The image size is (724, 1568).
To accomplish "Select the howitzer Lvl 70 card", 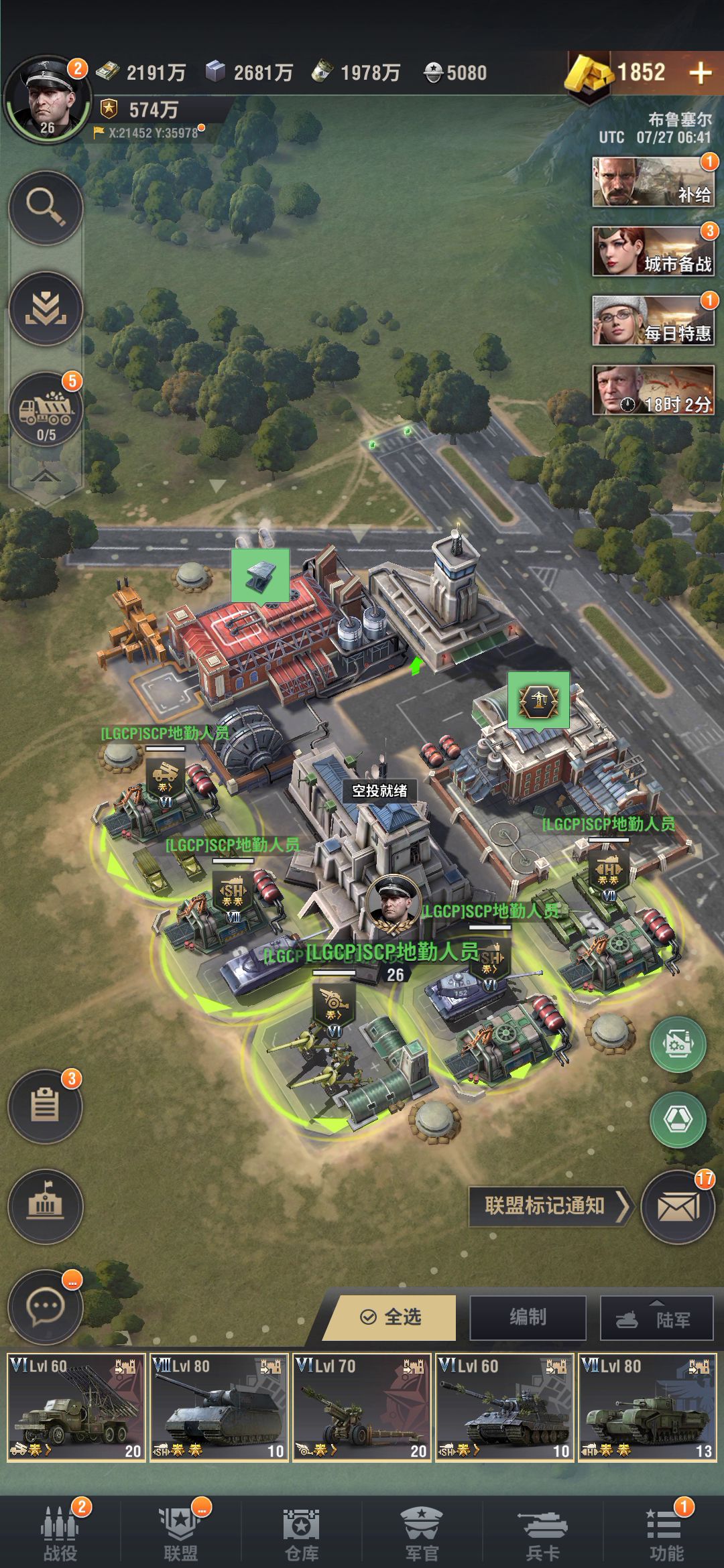I will [362, 1407].
